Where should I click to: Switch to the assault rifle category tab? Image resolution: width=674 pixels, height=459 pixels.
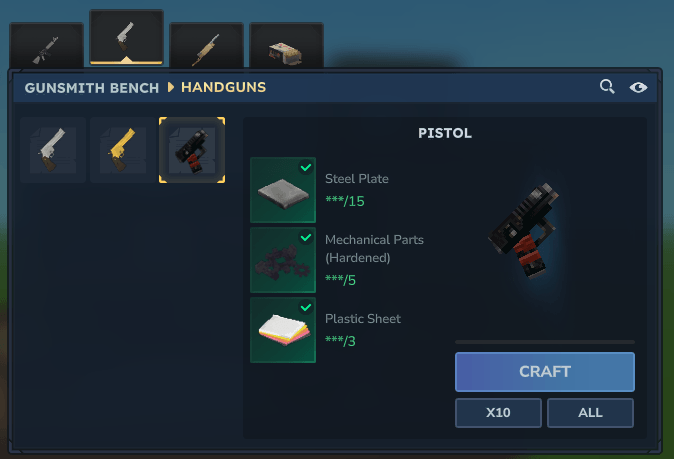pyautogui.click(x=46, y=46)
